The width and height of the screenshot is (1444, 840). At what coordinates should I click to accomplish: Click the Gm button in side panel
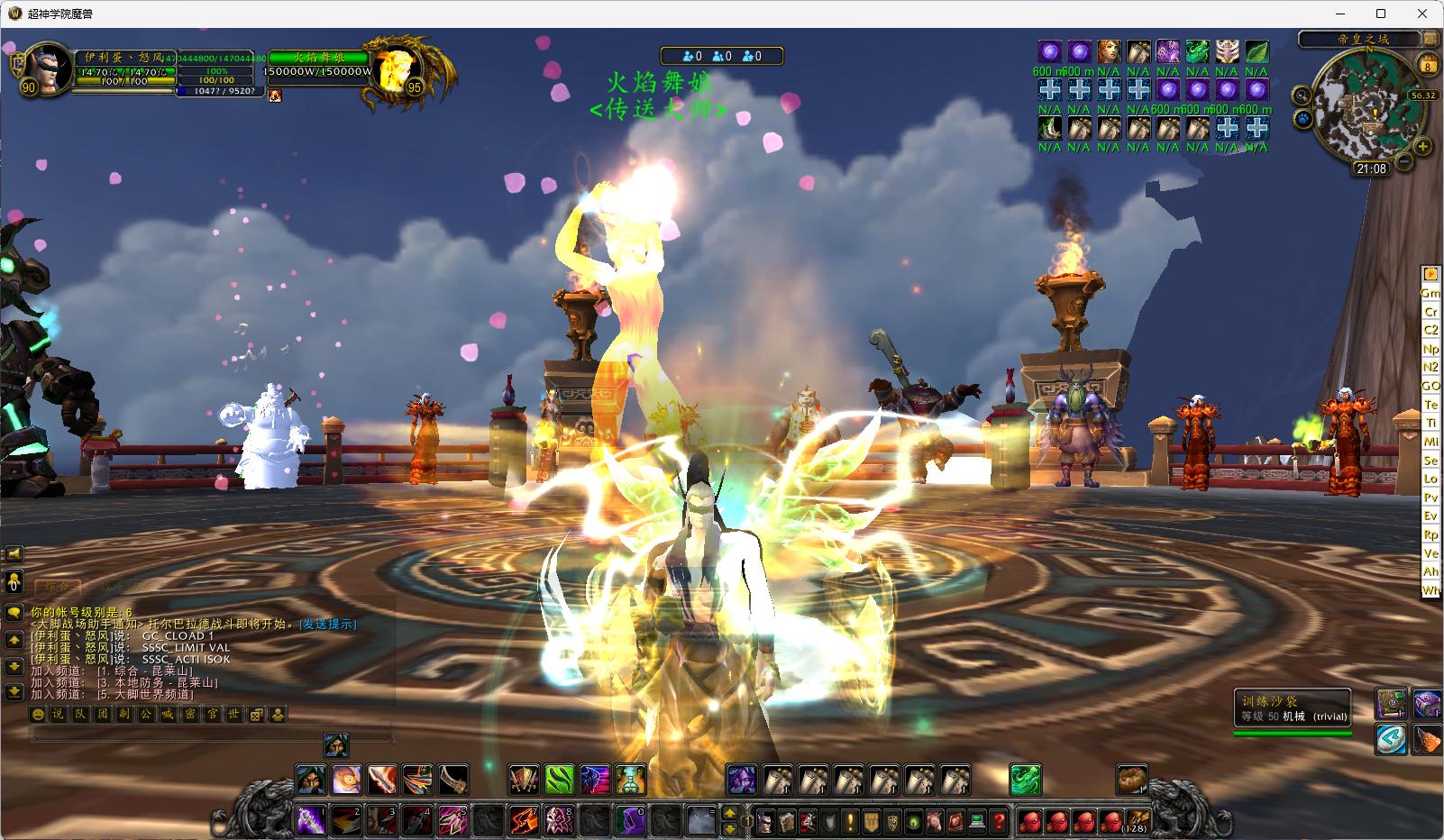point(1430,293)
